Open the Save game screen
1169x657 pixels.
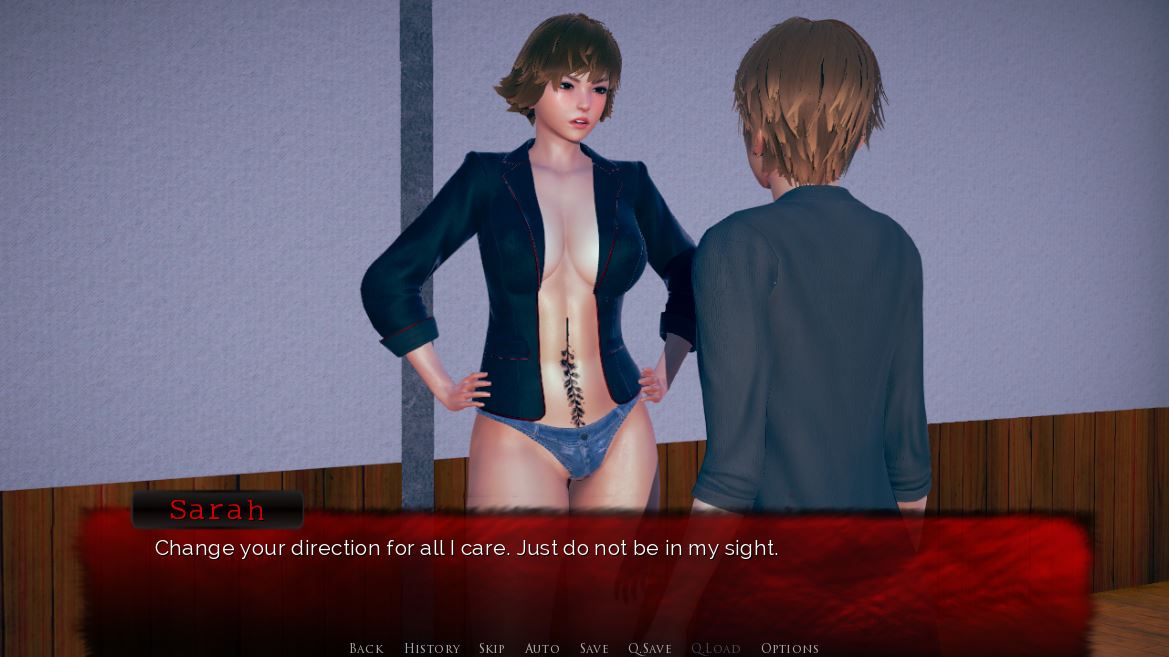click(x=594, y=648)
